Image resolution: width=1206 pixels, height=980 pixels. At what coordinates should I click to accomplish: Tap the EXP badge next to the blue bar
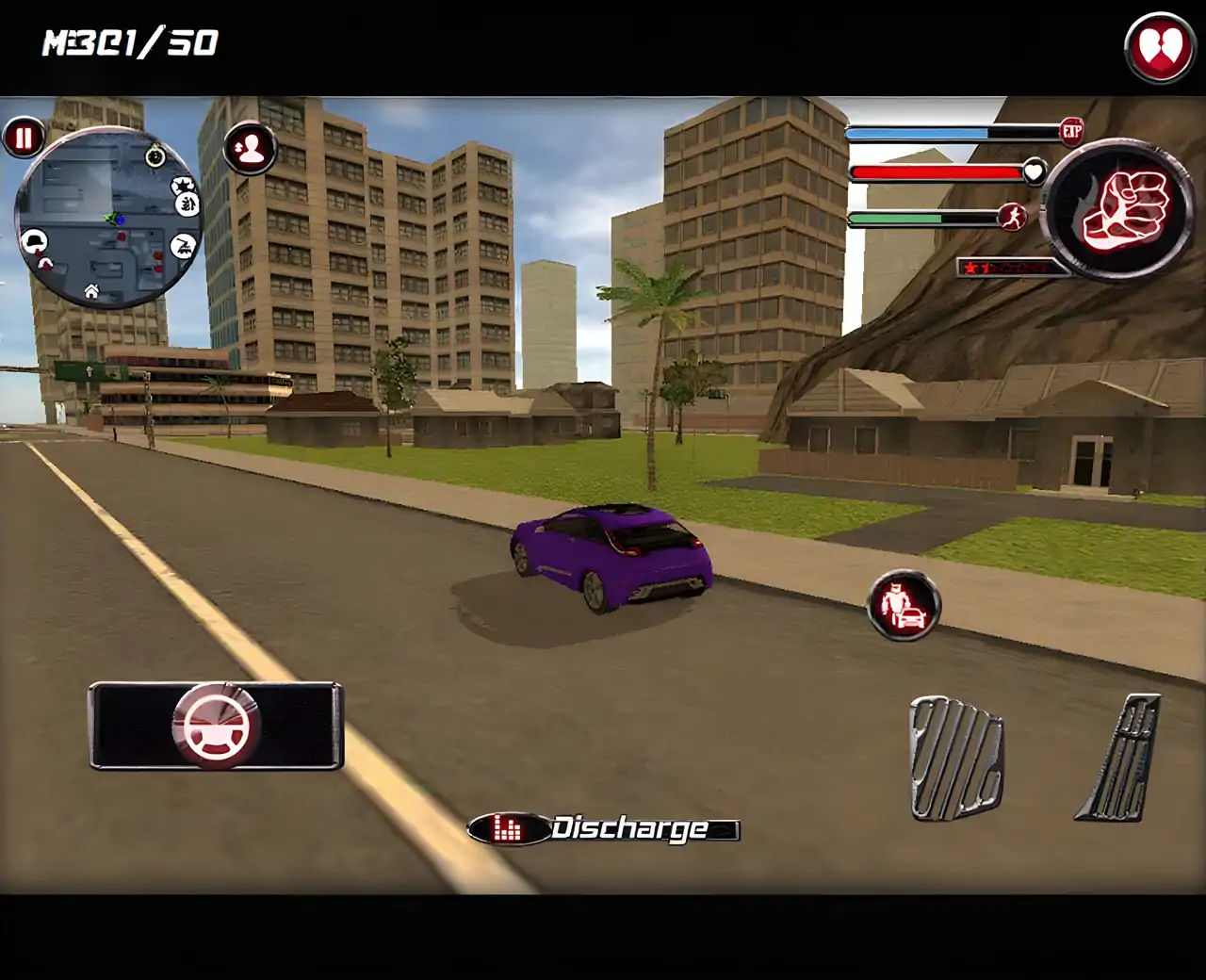pyautogui.click(x=1074, y=131)
